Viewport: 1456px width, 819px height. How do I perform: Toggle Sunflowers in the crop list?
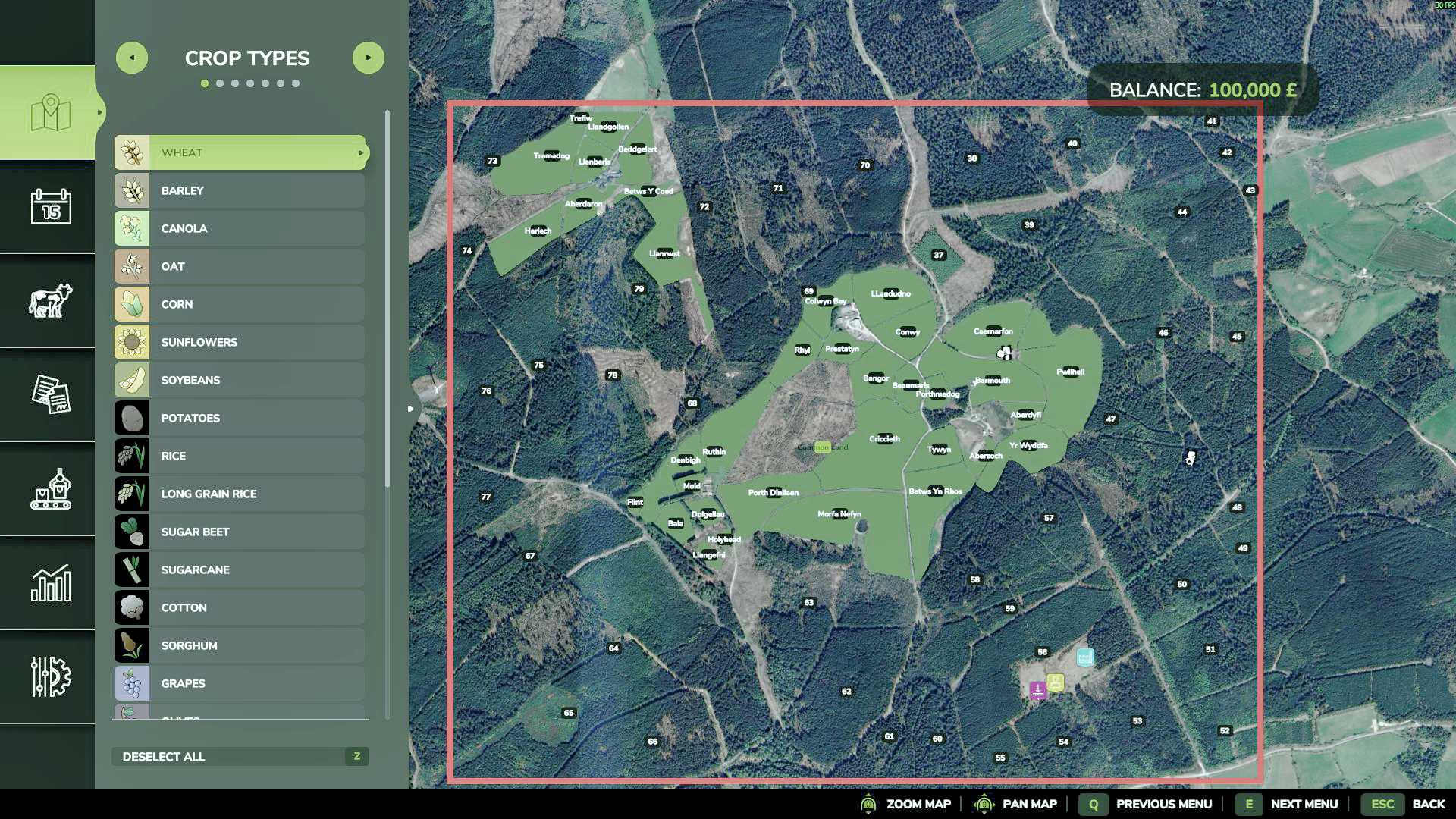240,342
